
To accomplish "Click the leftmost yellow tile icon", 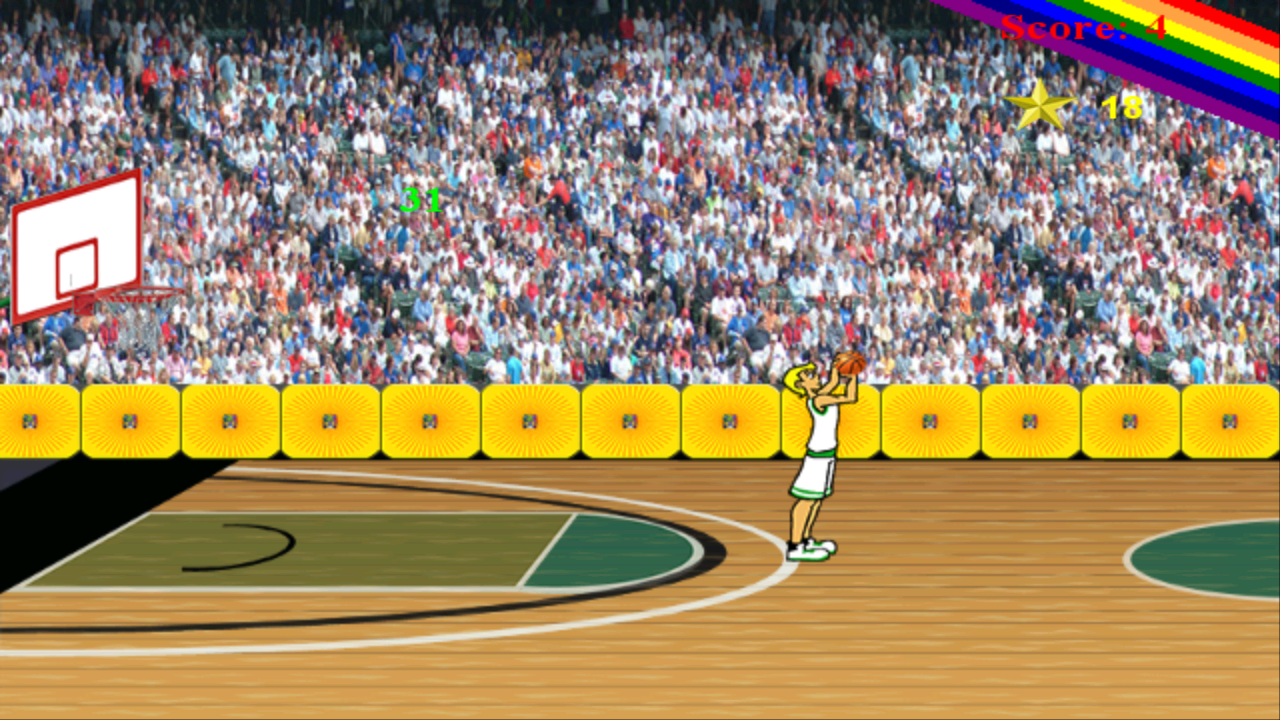I will click(30, 420).
